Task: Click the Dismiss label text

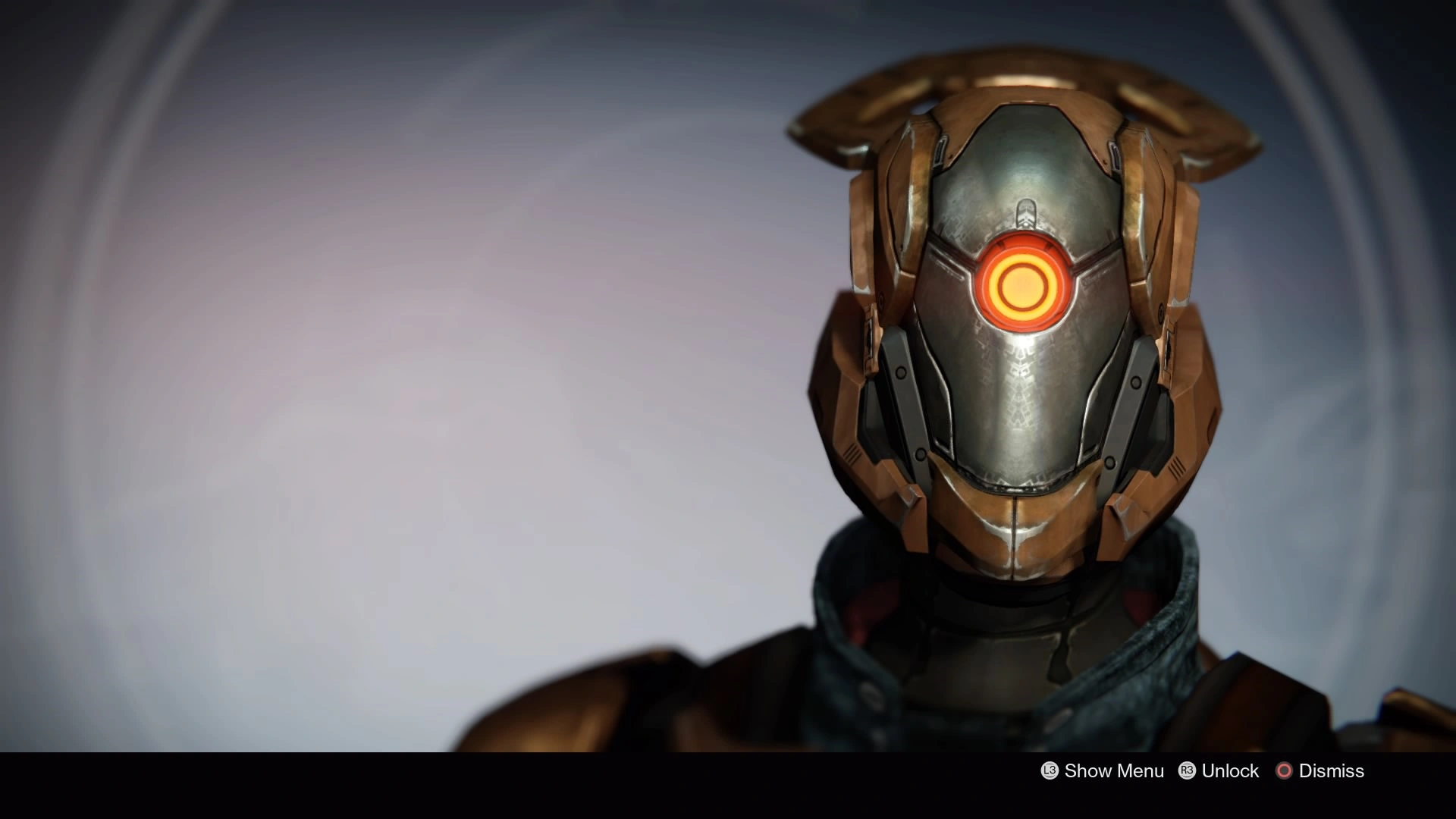Action: 1333,771
